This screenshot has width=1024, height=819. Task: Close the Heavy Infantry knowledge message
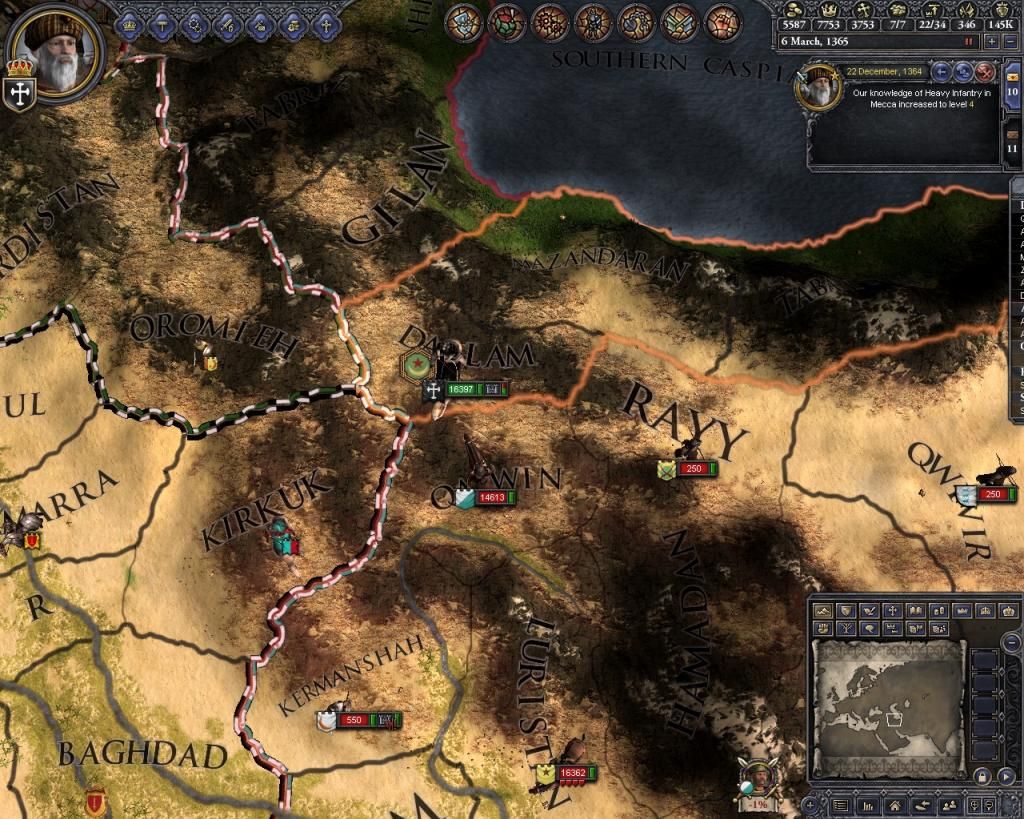click(x=984, y=71)
